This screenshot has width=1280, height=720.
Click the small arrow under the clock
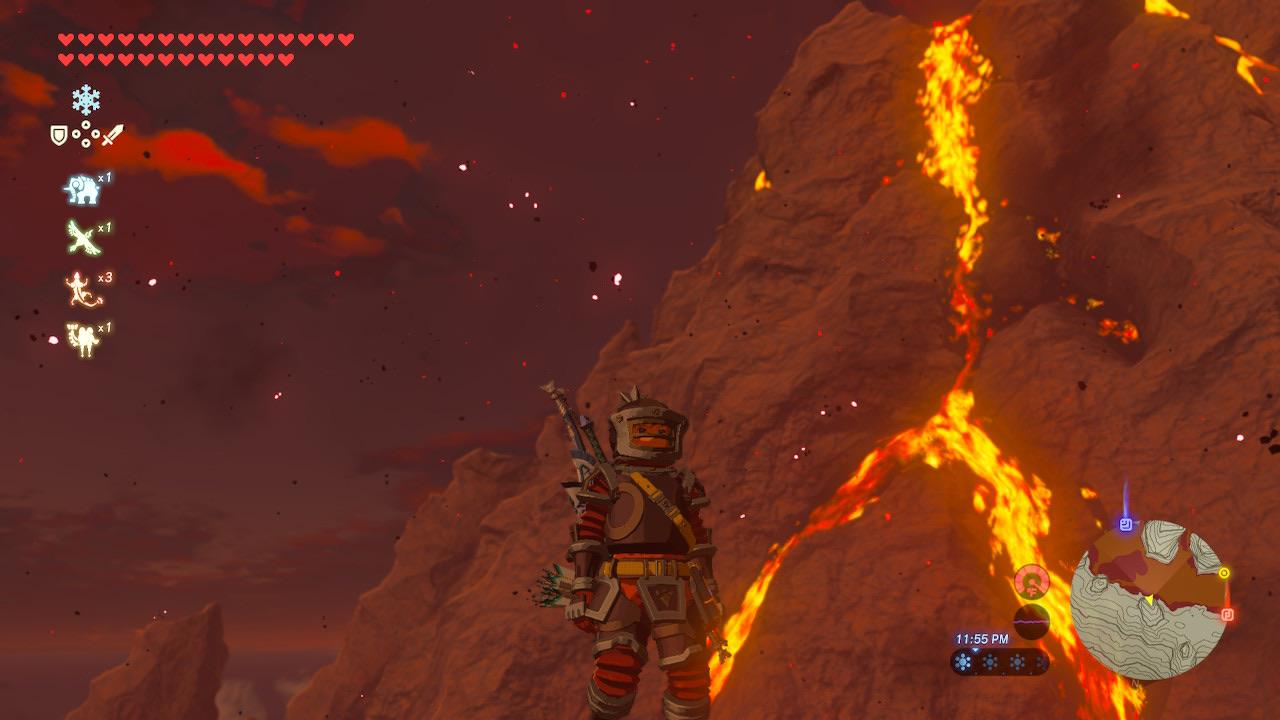pyautogui.click(x=975, y=650)
